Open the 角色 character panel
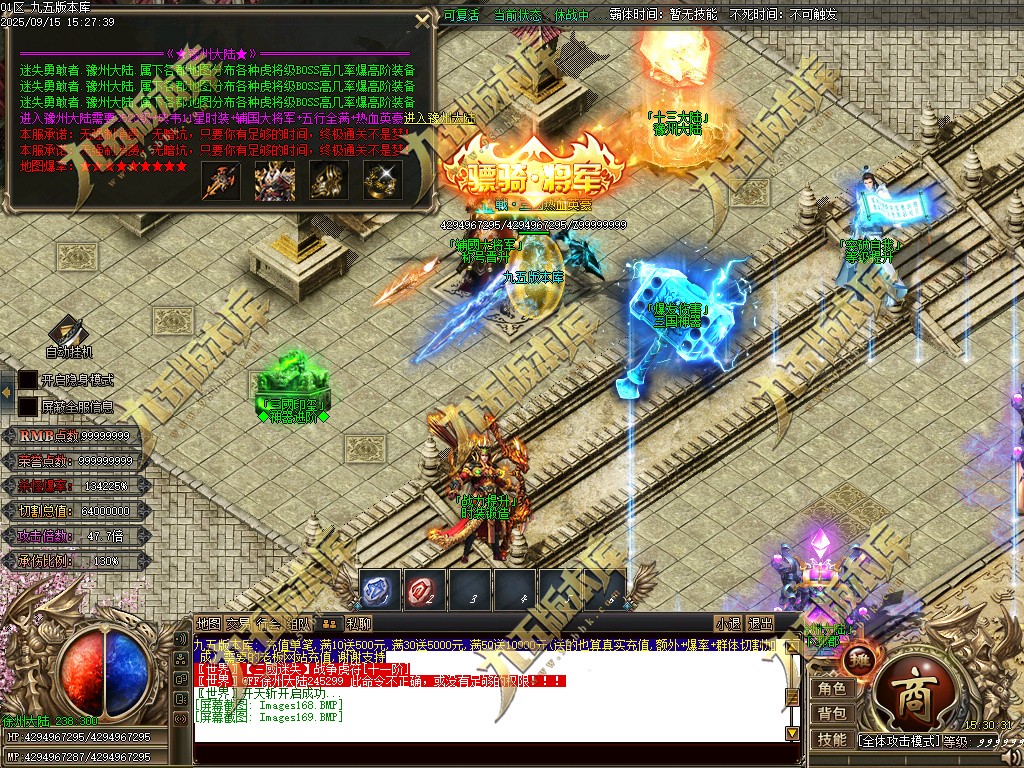 tap(832, 689)
